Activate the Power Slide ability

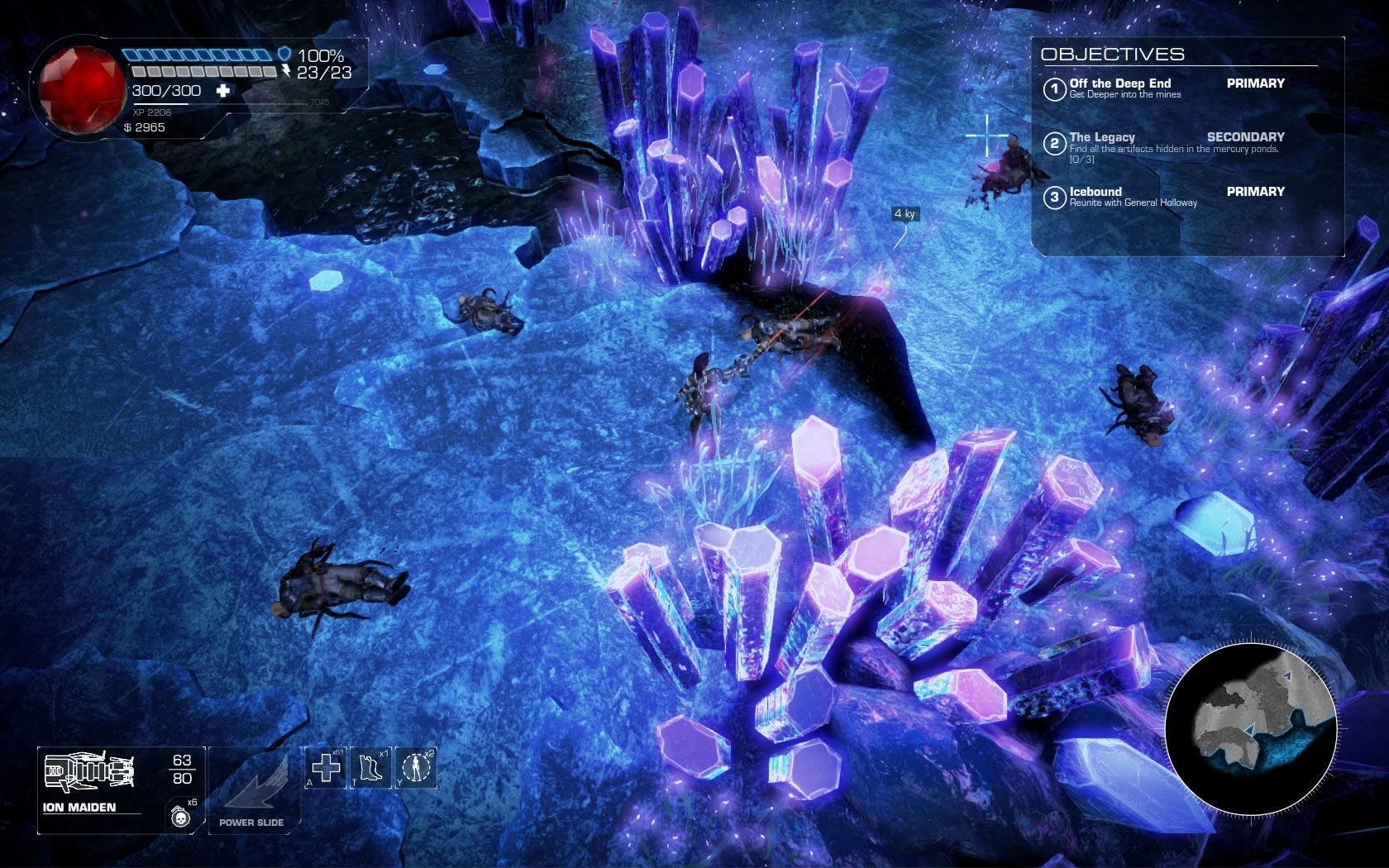pos(252,789)
